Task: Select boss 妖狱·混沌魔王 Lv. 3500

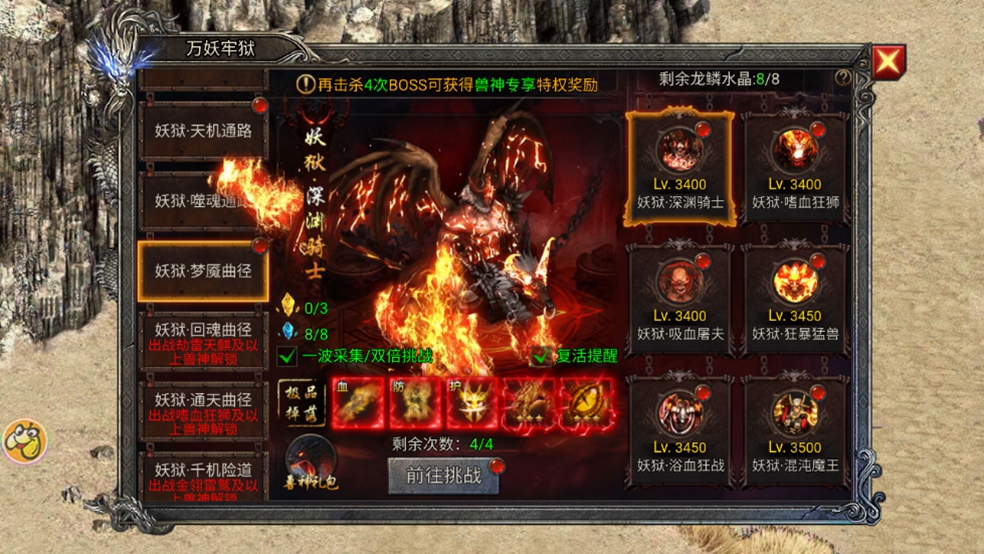Action: 795,429
